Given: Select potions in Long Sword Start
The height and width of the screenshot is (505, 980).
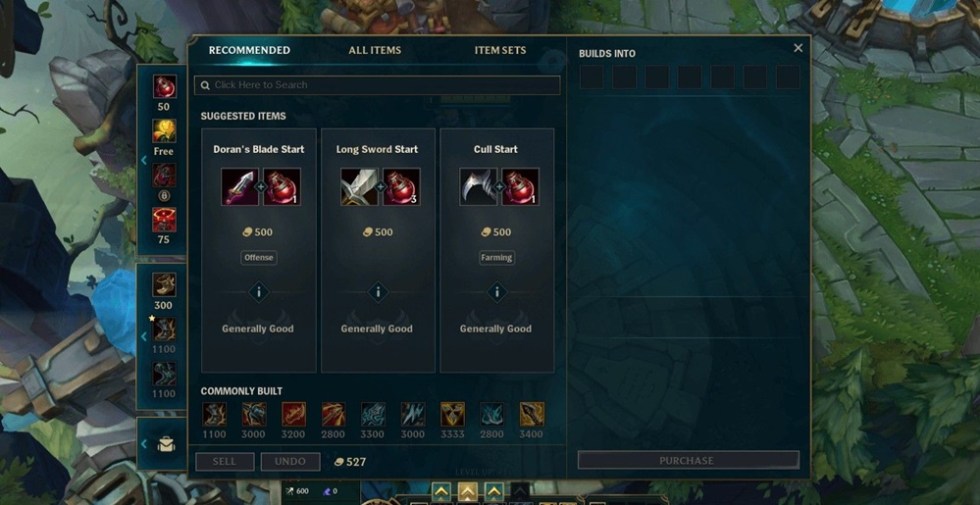Looking at the screenshot, I should coord(401,187).
